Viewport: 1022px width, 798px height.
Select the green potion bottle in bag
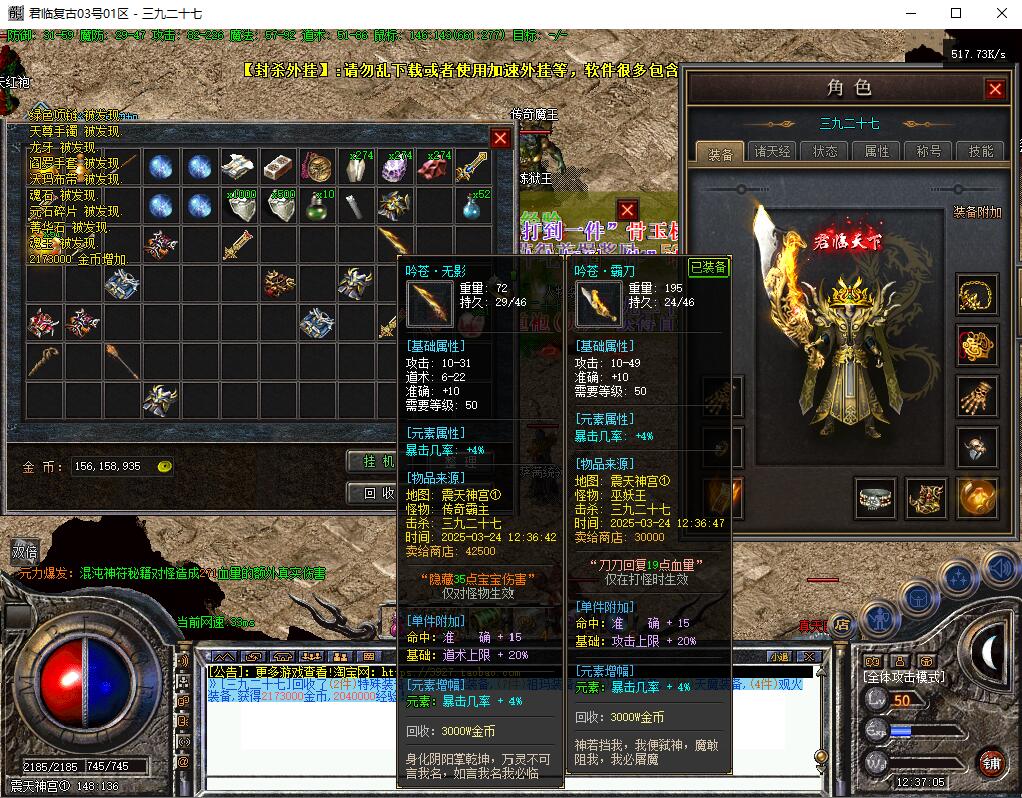[x=317, y=206]
